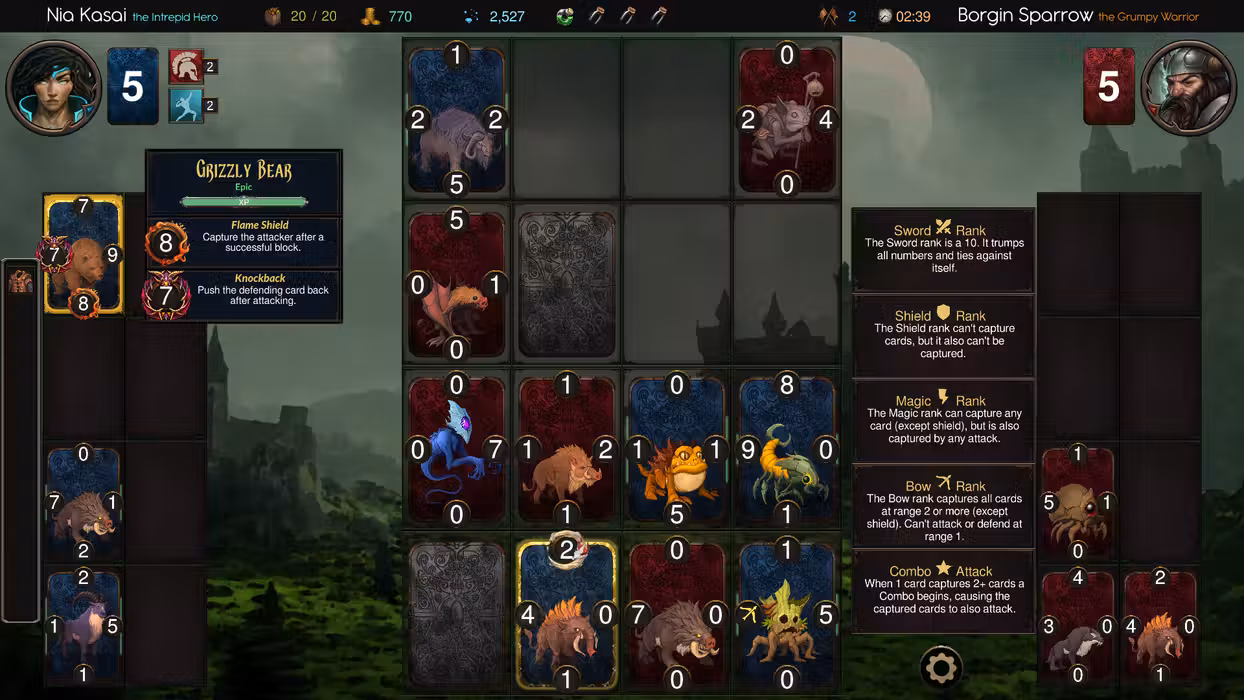Select the Grizzly Bear card in hand

click(84, 255)
